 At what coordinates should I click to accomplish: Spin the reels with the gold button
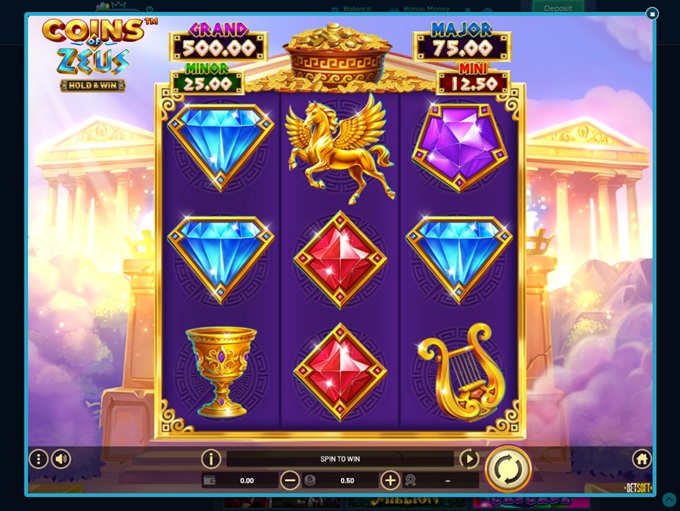pyautogui.click(x=508, y=468)
